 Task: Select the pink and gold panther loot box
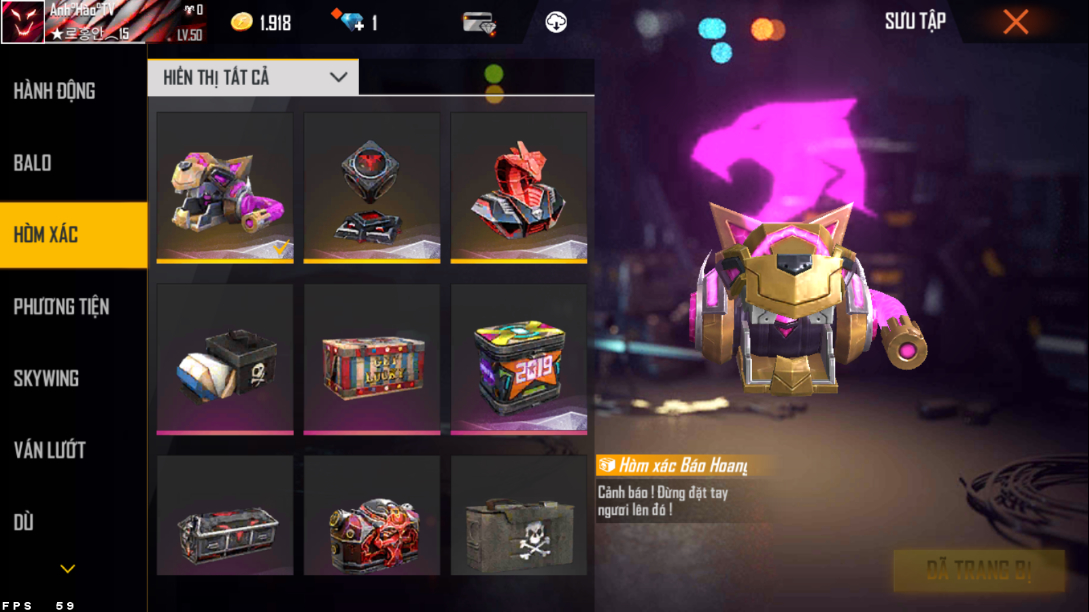(x=225, y=187)
